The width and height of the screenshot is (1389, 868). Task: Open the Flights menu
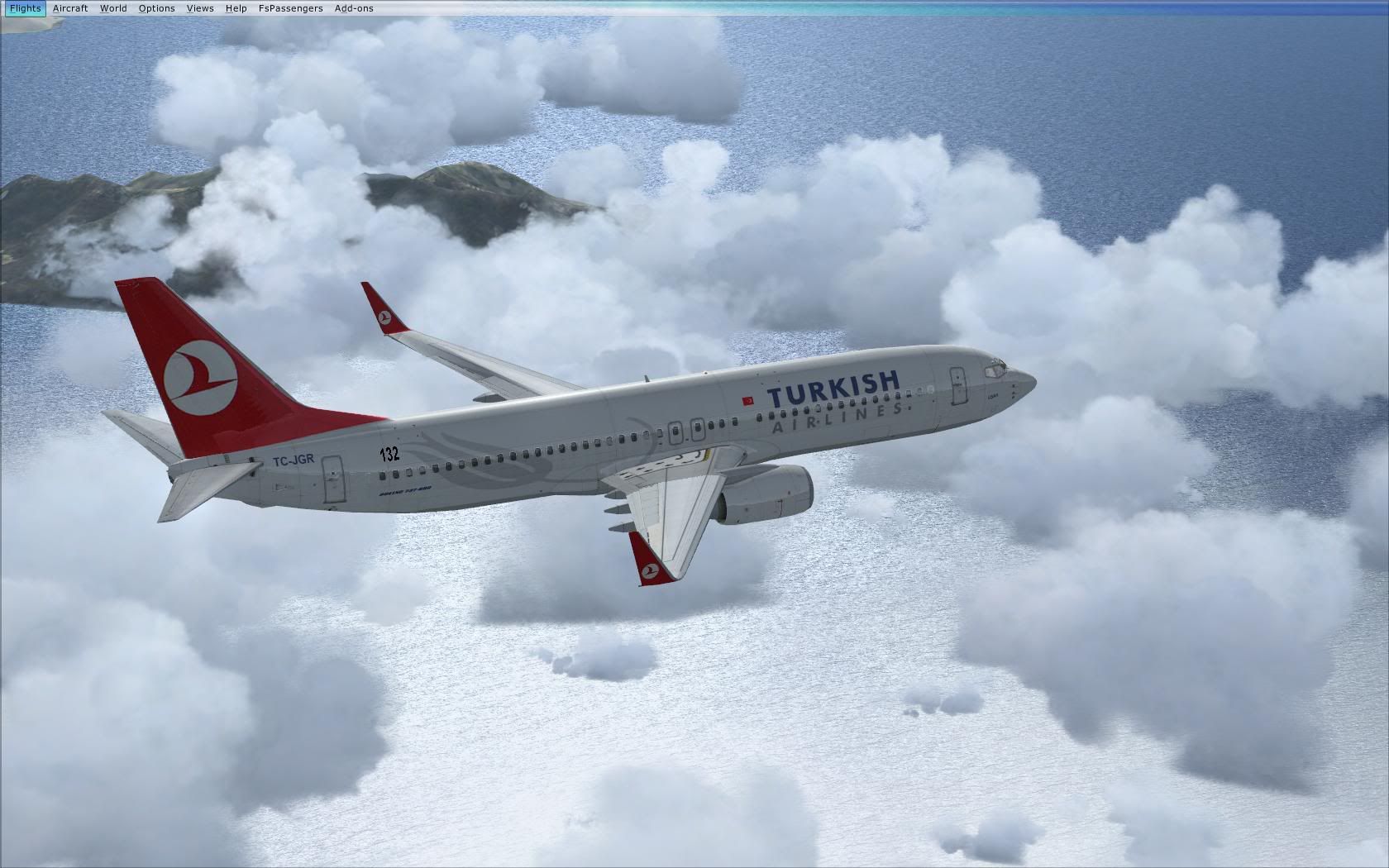point(25,8)
